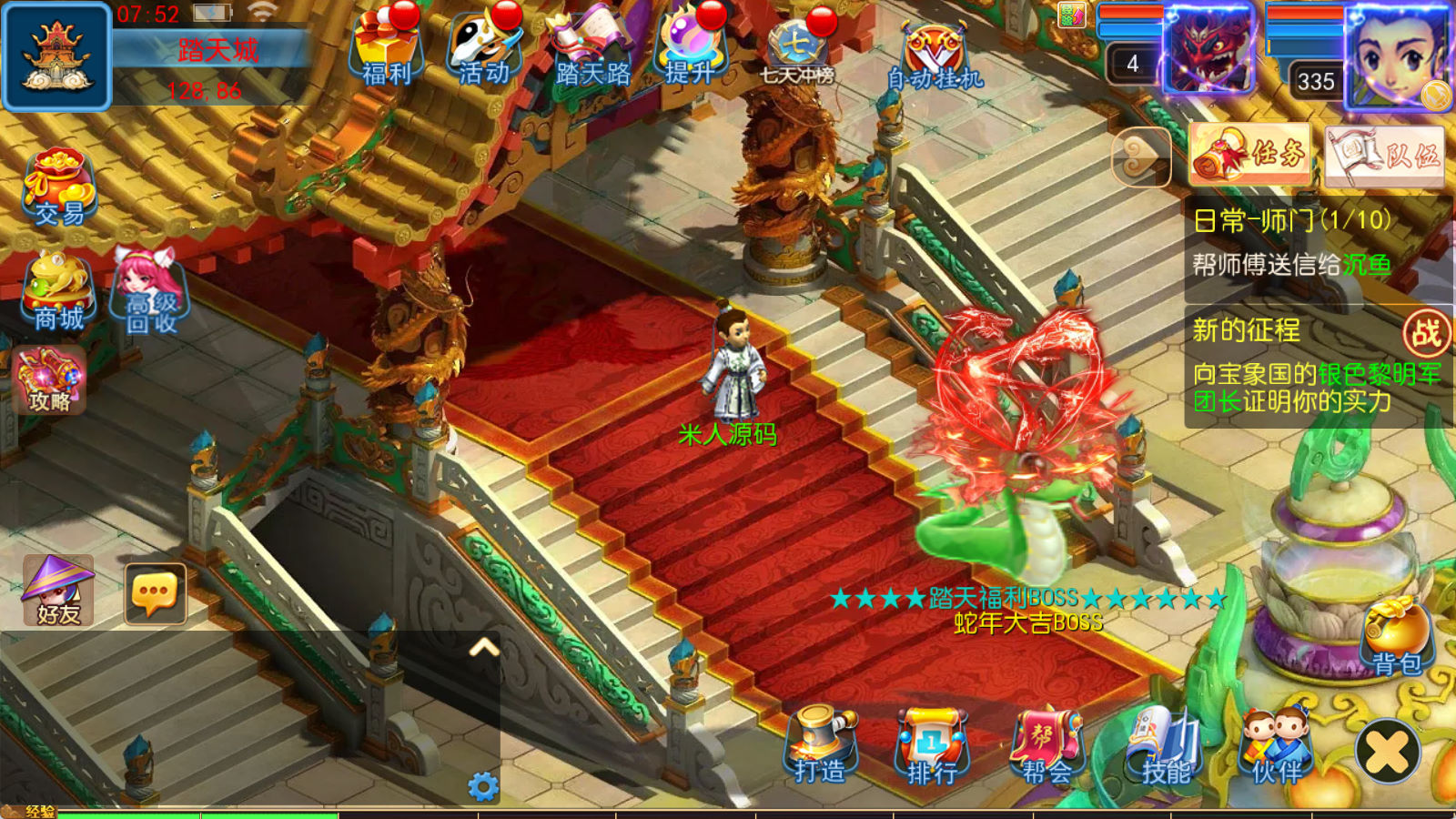This screenshot has width=1456, height=819.
Task: Toggle 自动挂机 auto-battle
Action: (935, 56)
